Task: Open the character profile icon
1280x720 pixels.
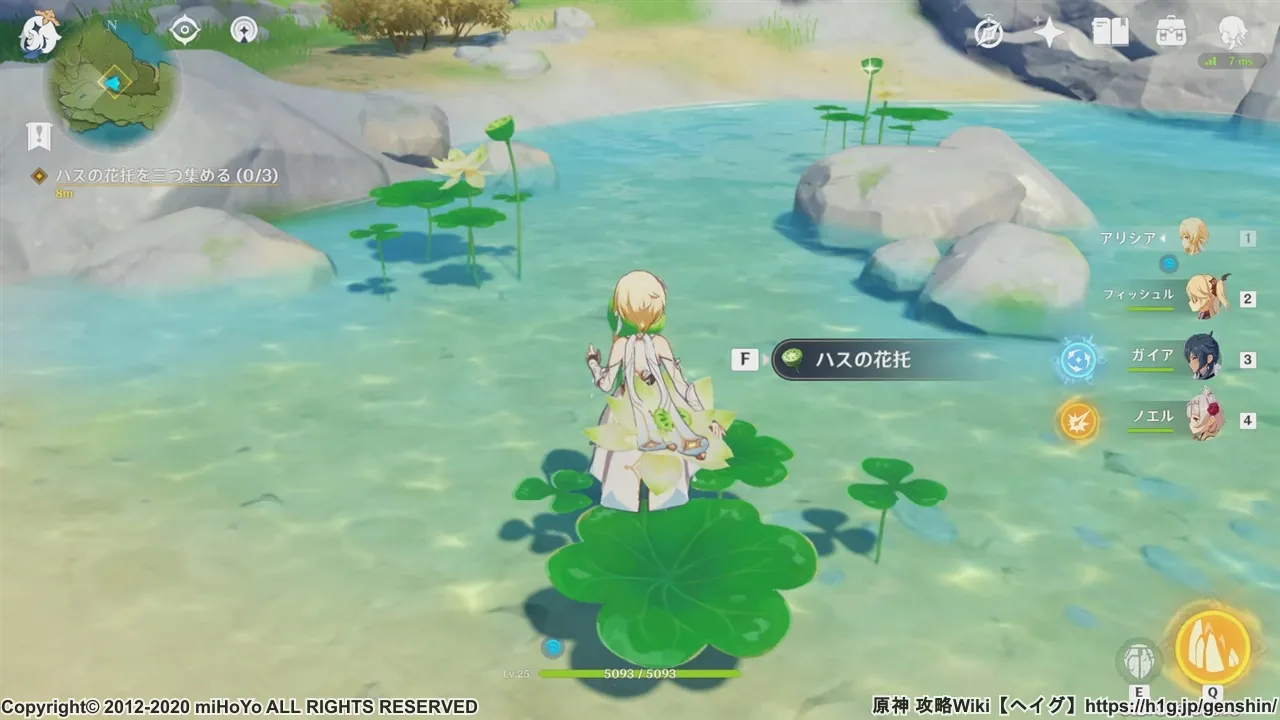Action: (1232, 33)
